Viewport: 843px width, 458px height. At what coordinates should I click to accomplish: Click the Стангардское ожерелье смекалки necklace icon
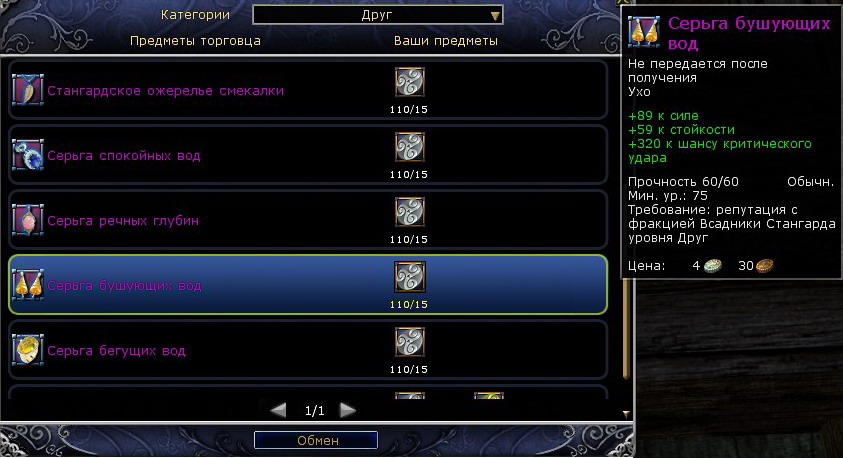click(x=27, y=90)
